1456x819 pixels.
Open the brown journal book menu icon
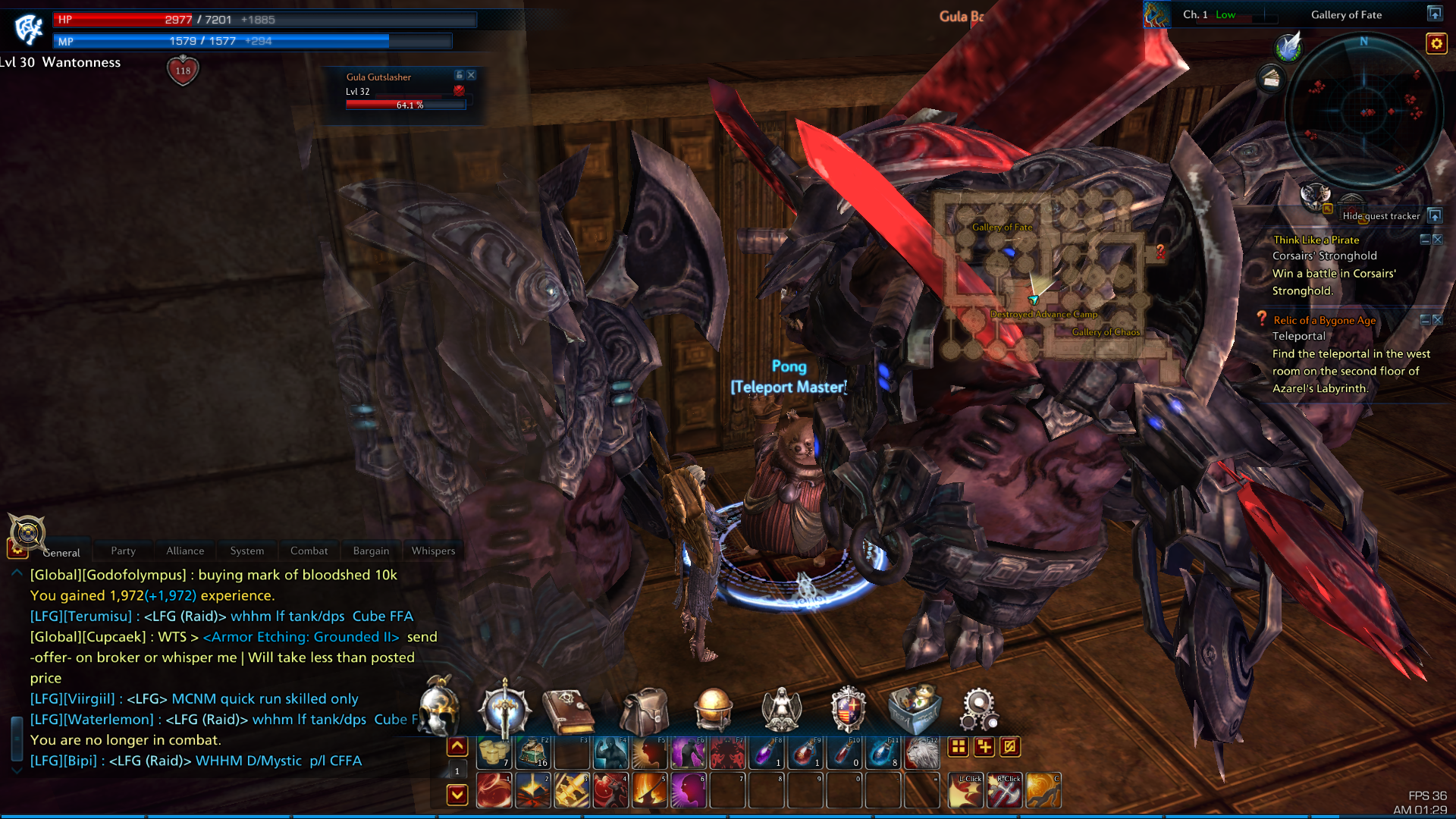(x=568, y=711)
